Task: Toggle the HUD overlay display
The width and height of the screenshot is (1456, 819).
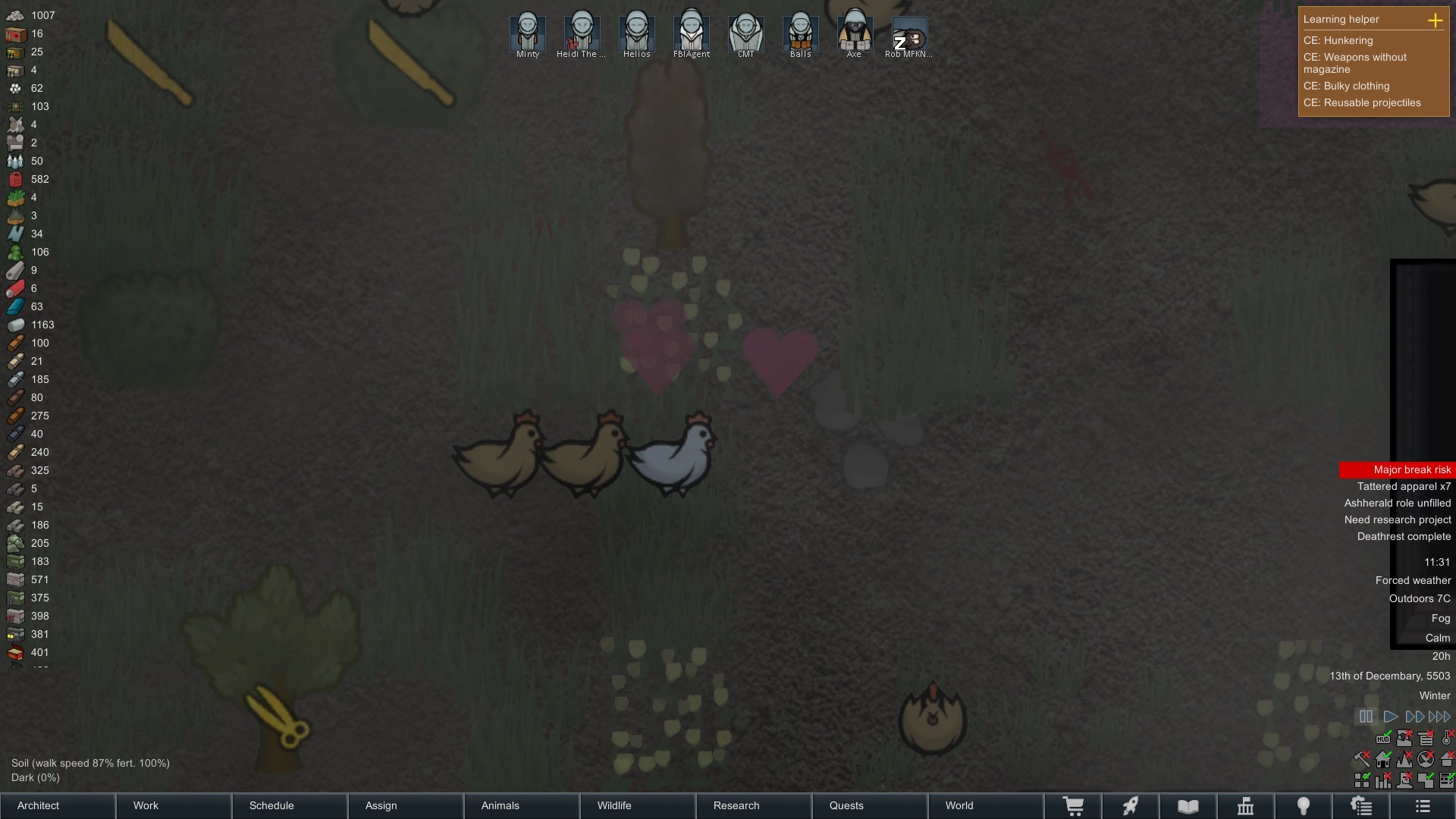Action: click(1383, 739)
